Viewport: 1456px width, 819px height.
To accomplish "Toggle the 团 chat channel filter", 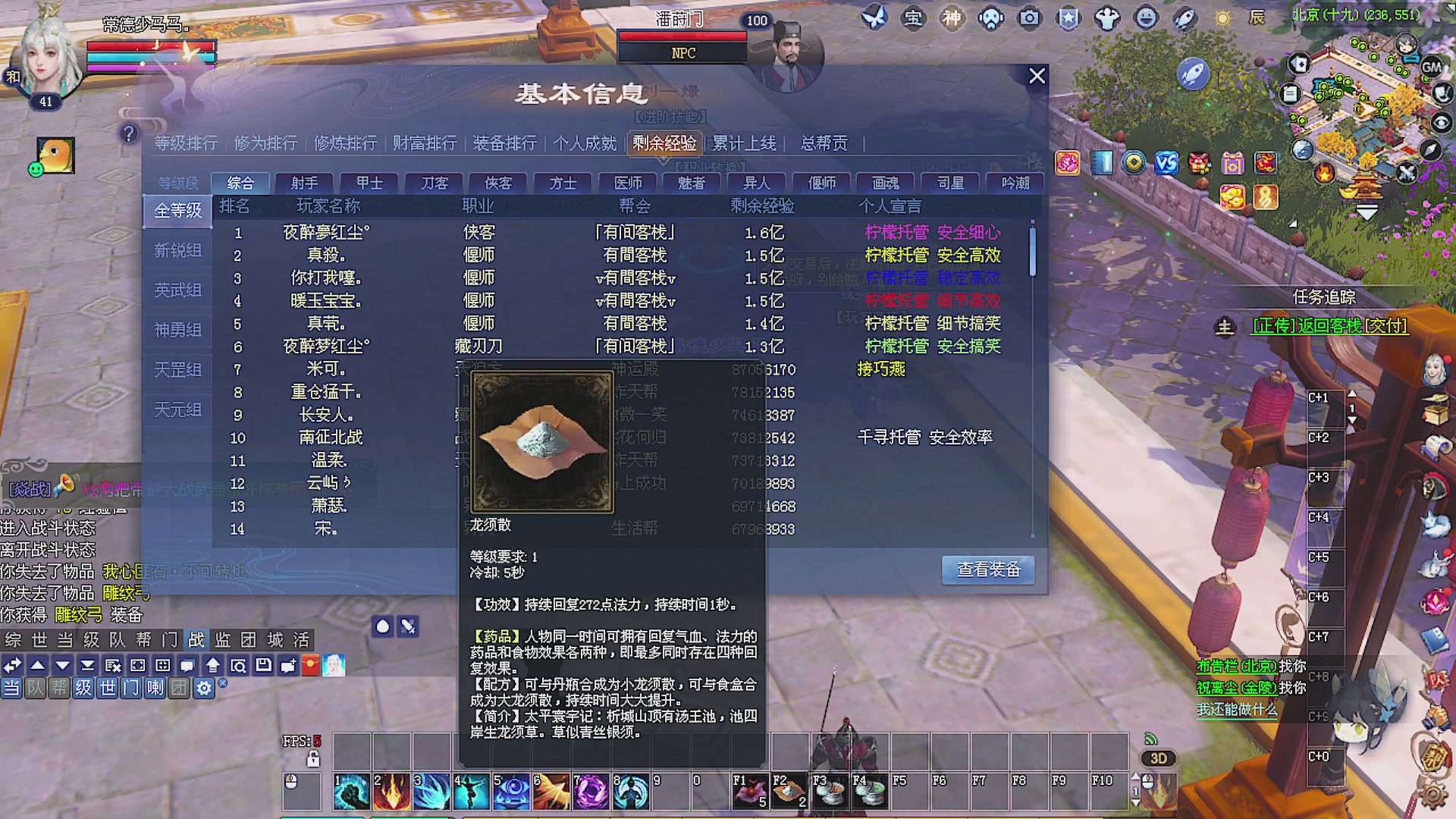I will (x=179, y=688).
